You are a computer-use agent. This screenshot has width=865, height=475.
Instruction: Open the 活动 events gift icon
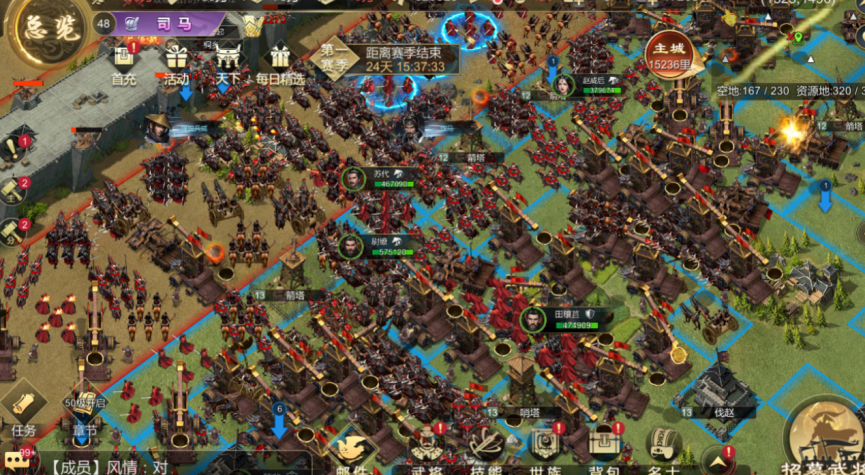point(177,60)
